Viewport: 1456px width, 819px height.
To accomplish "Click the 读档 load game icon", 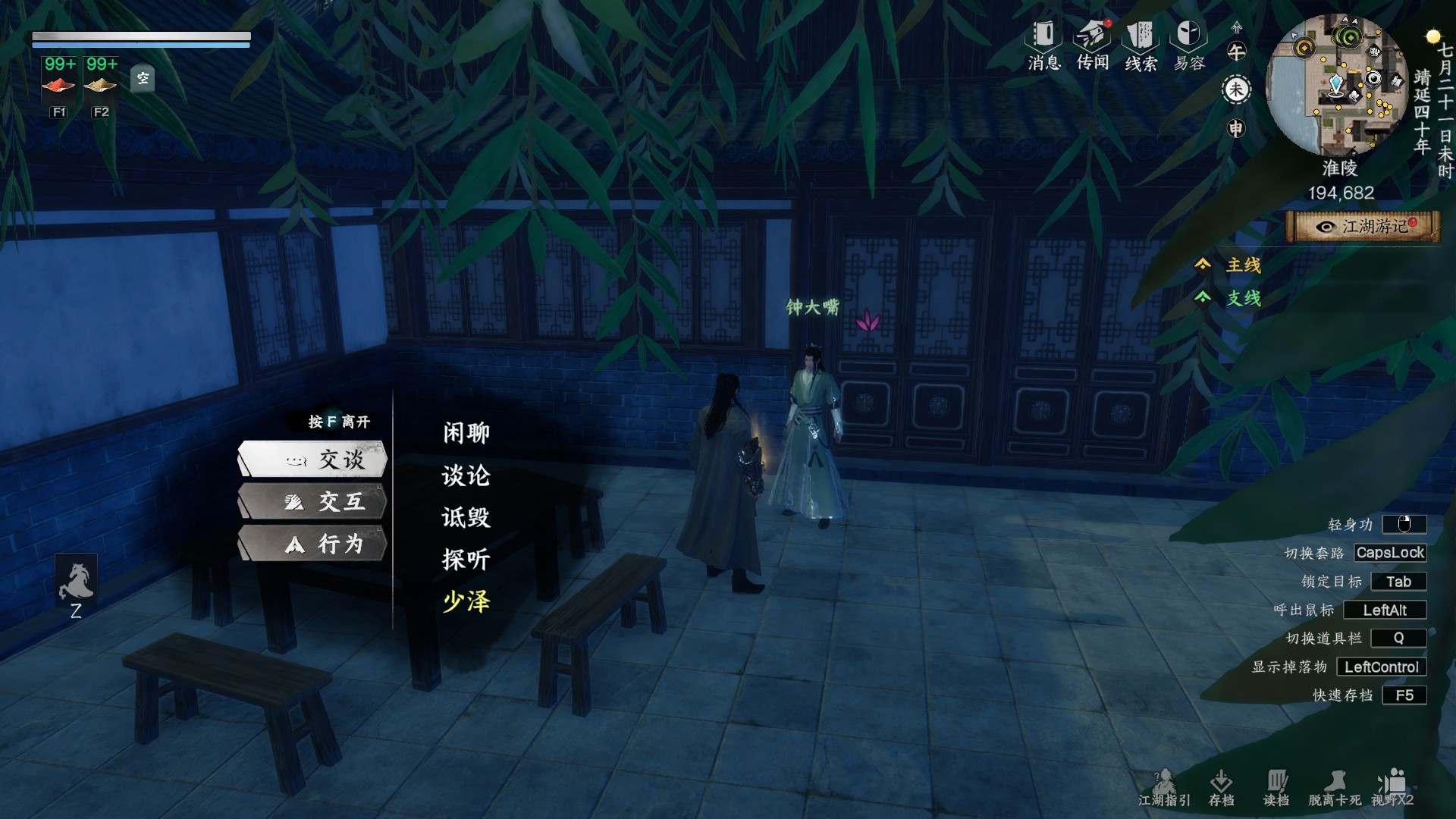I will tap(1276, 788).
